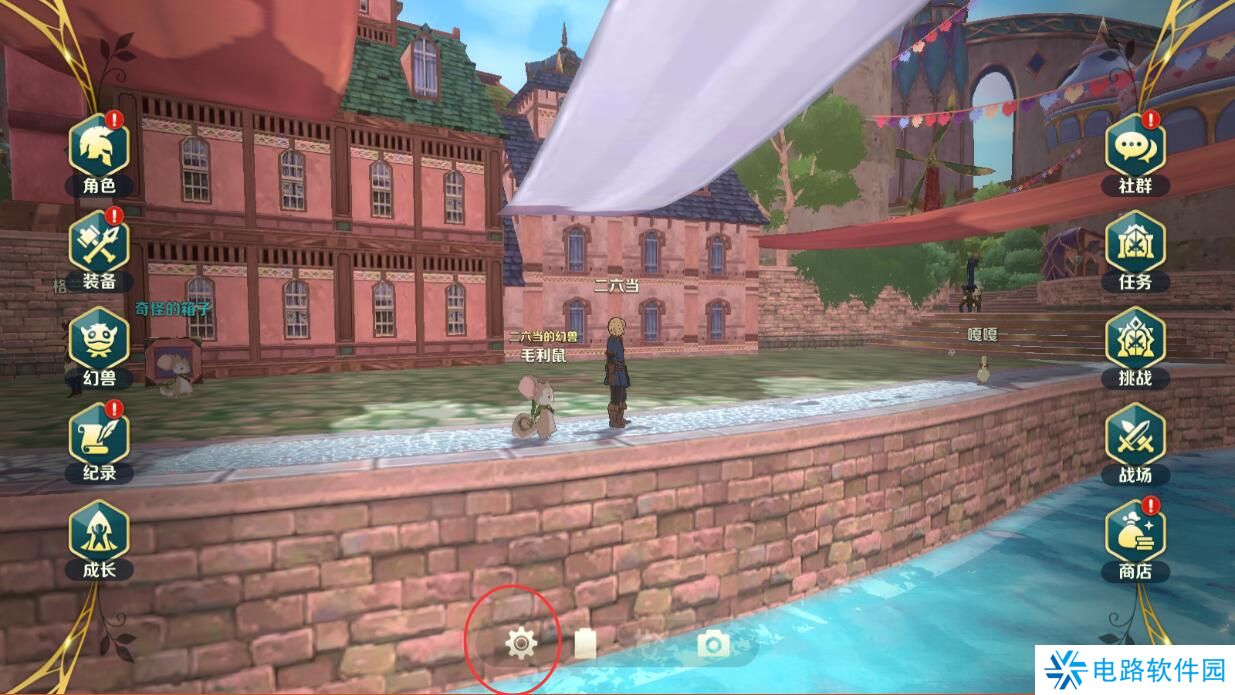Open the 任务 quest menu
This screenshot has width=1235, height=695.
[1135, 243]
